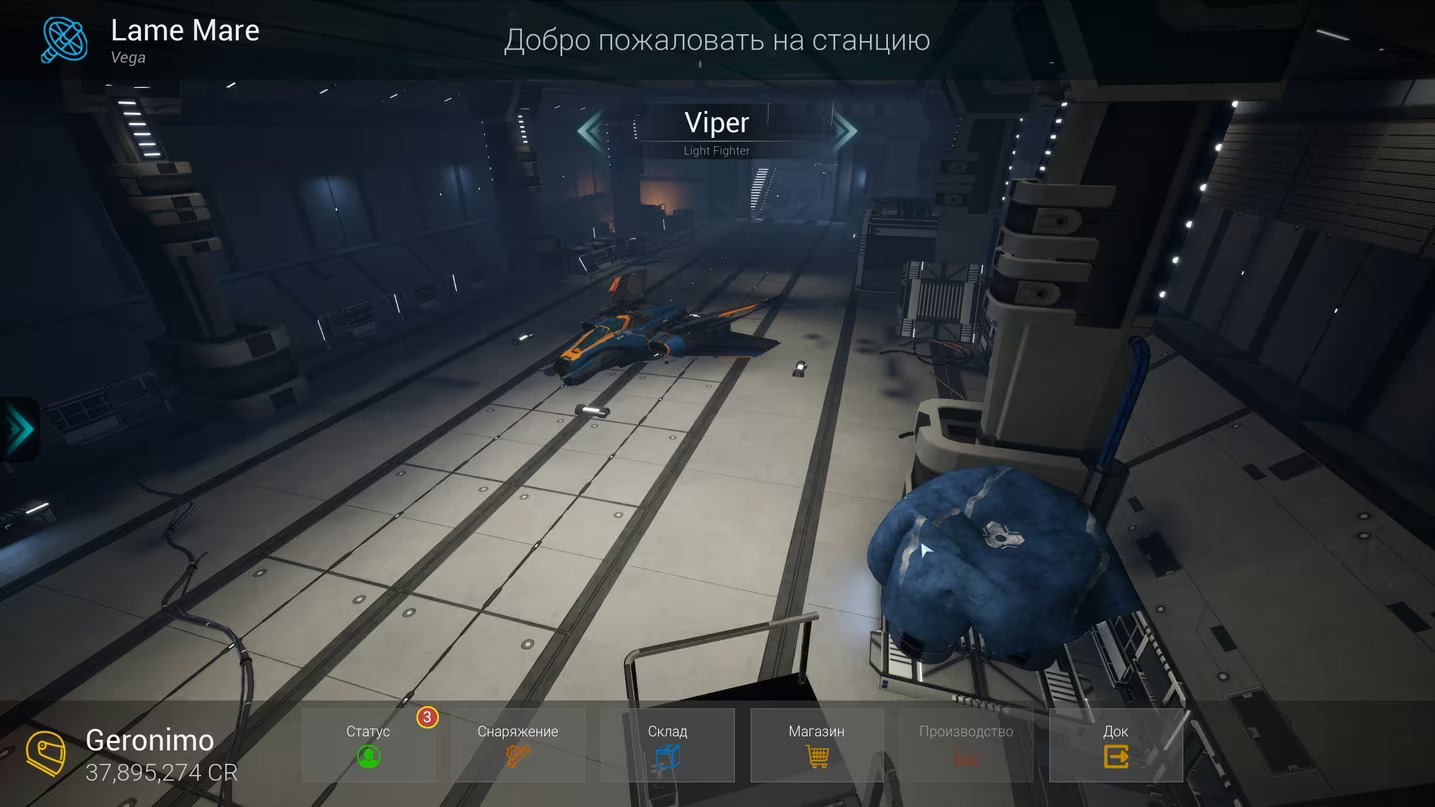
Task: Click the 37,895,274 CR credits display
Action: [x=160, y=772]
